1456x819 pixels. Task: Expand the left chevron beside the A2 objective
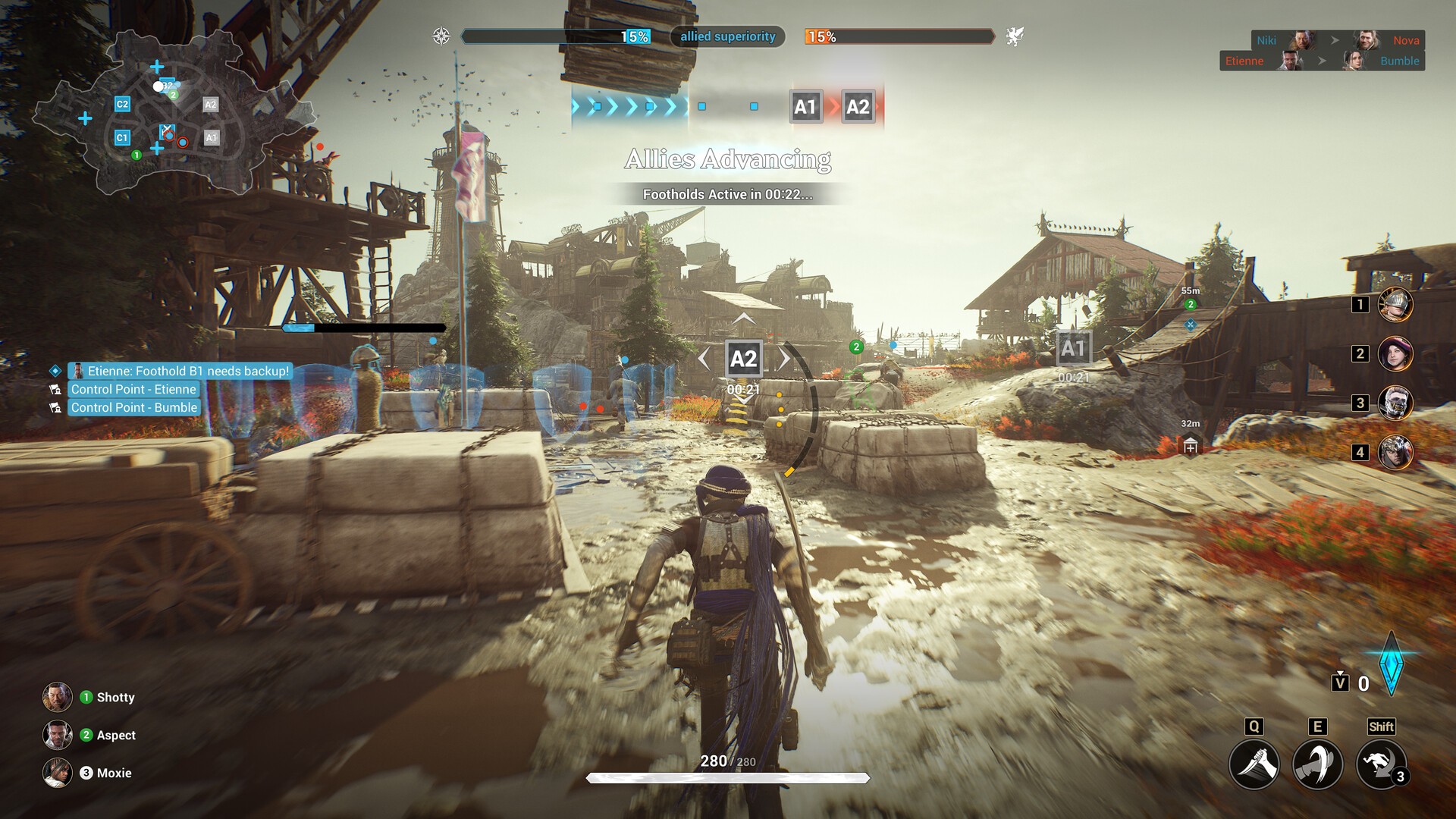(x=704, y=359)
